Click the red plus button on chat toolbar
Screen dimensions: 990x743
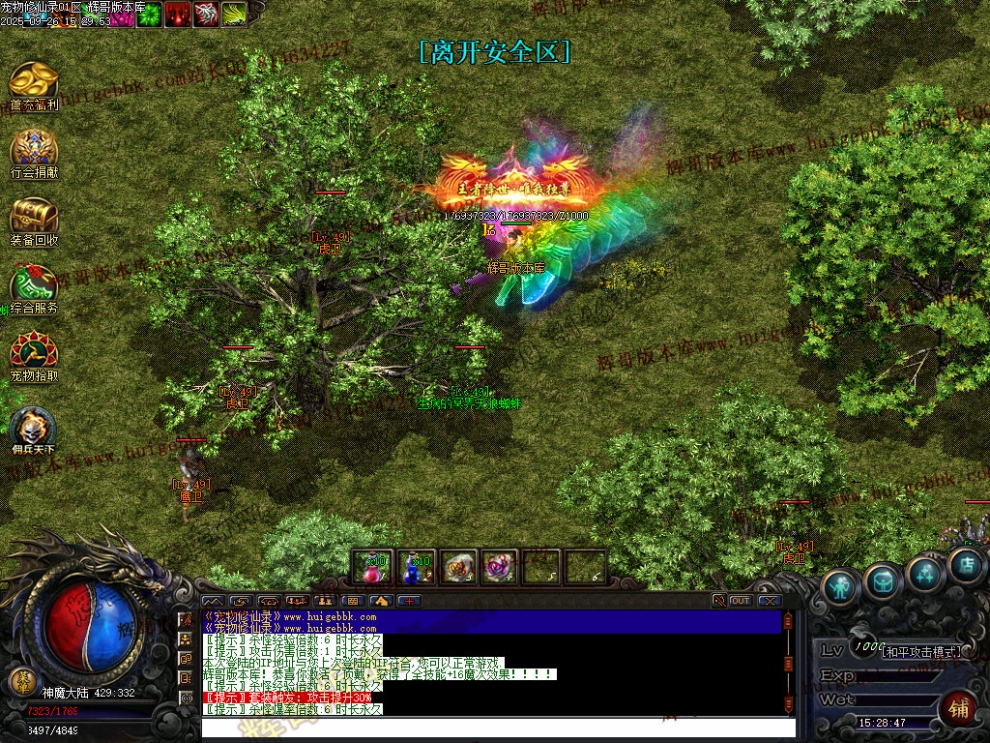pyautogui.click(x=409, y=601)
